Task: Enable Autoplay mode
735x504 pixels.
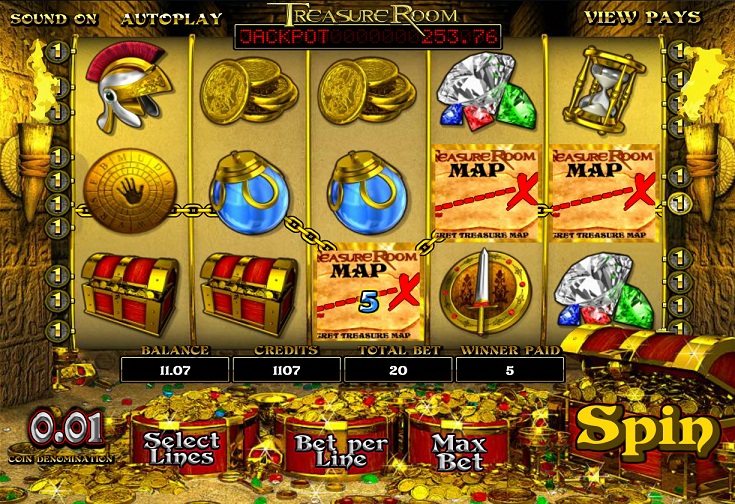Action: (x=160, y=17)
